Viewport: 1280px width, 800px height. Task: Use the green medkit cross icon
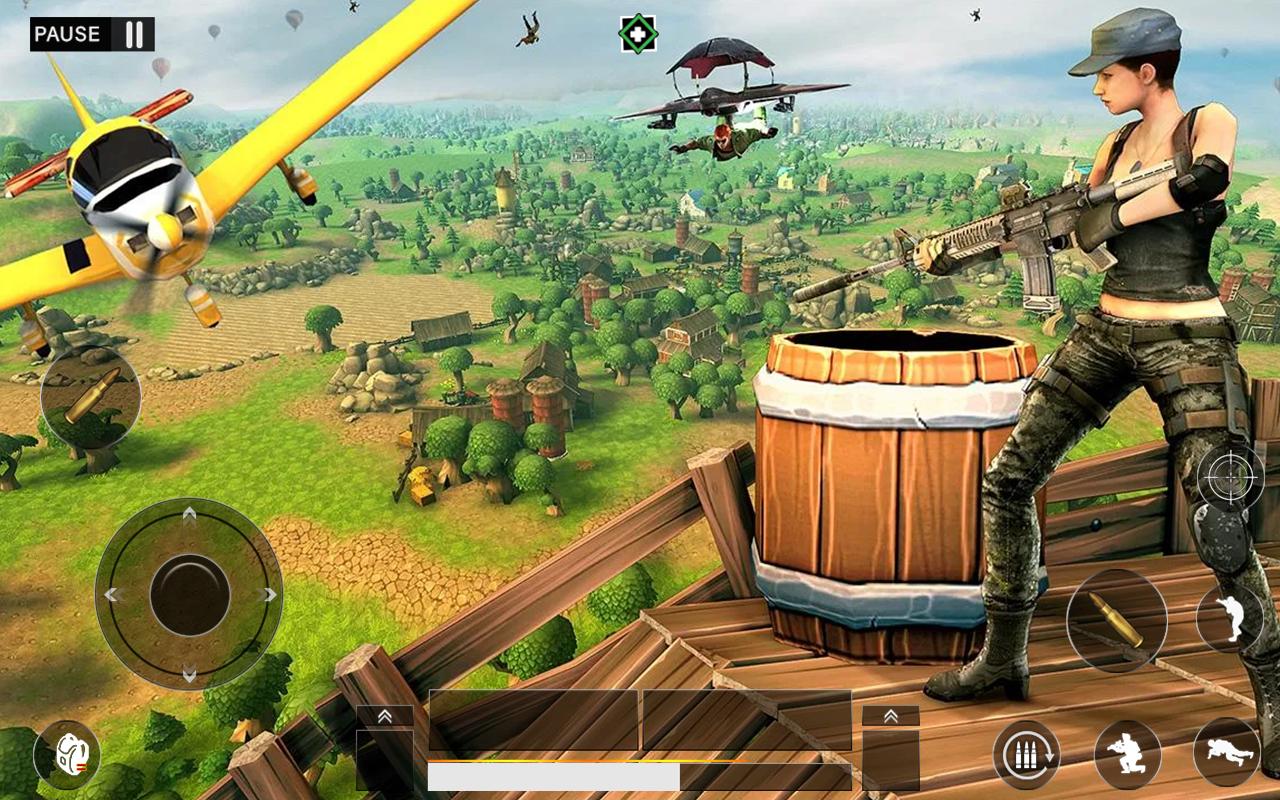pos(638,33)
